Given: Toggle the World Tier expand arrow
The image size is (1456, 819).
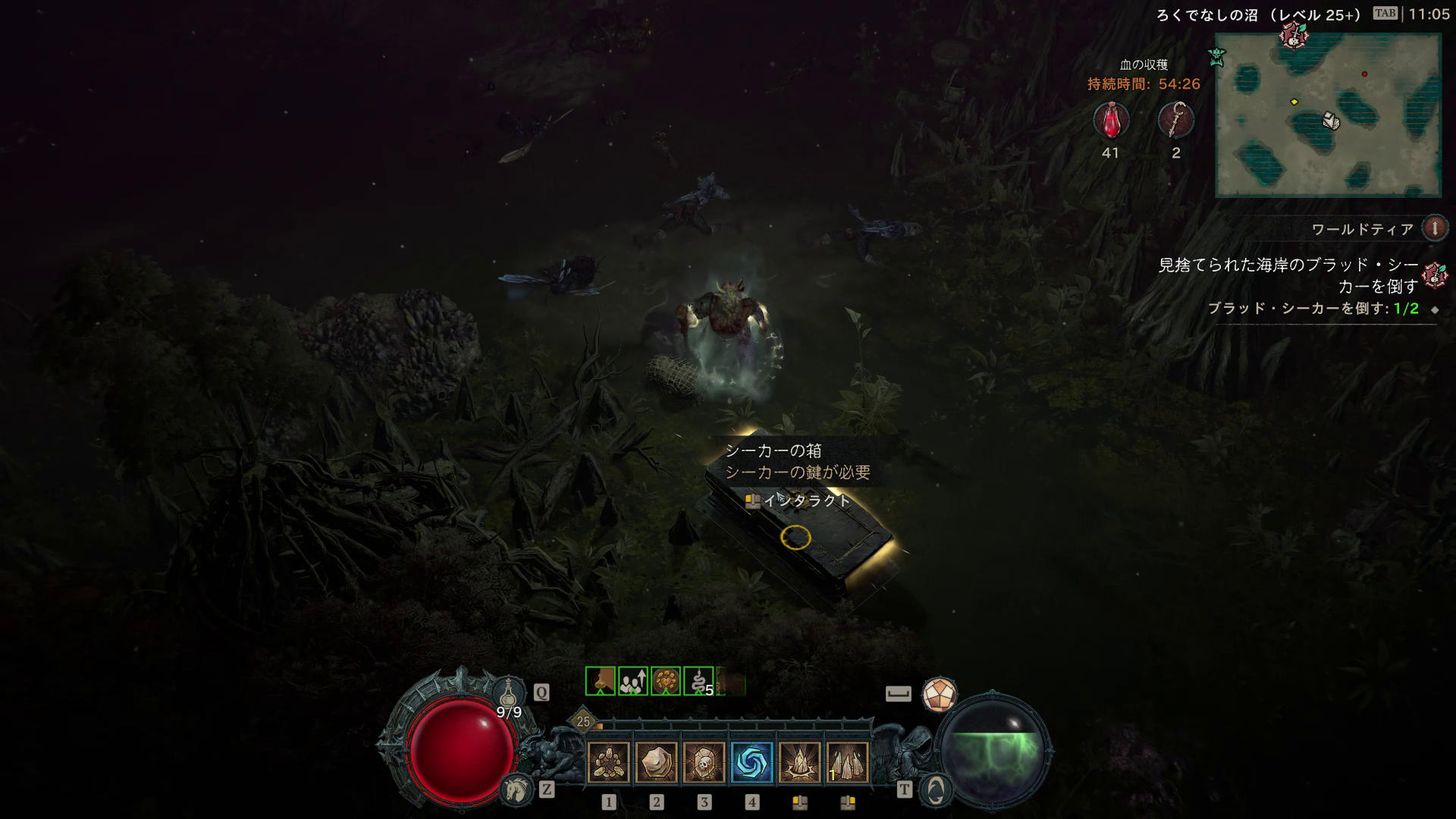Looking at the screenshot, I should tap(1434, 228).
